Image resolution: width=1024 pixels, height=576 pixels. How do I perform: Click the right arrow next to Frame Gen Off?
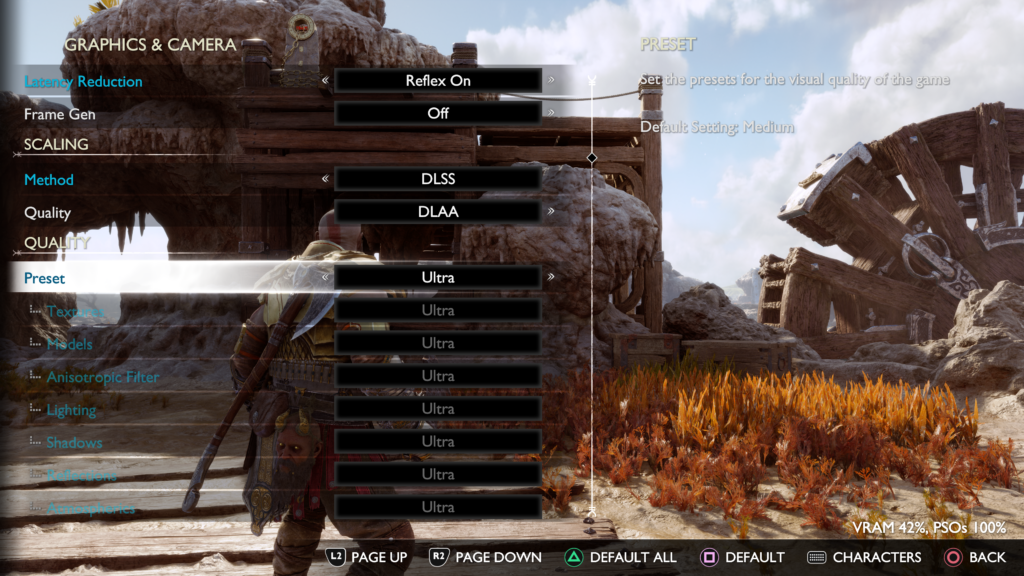[x=551, y=113]
